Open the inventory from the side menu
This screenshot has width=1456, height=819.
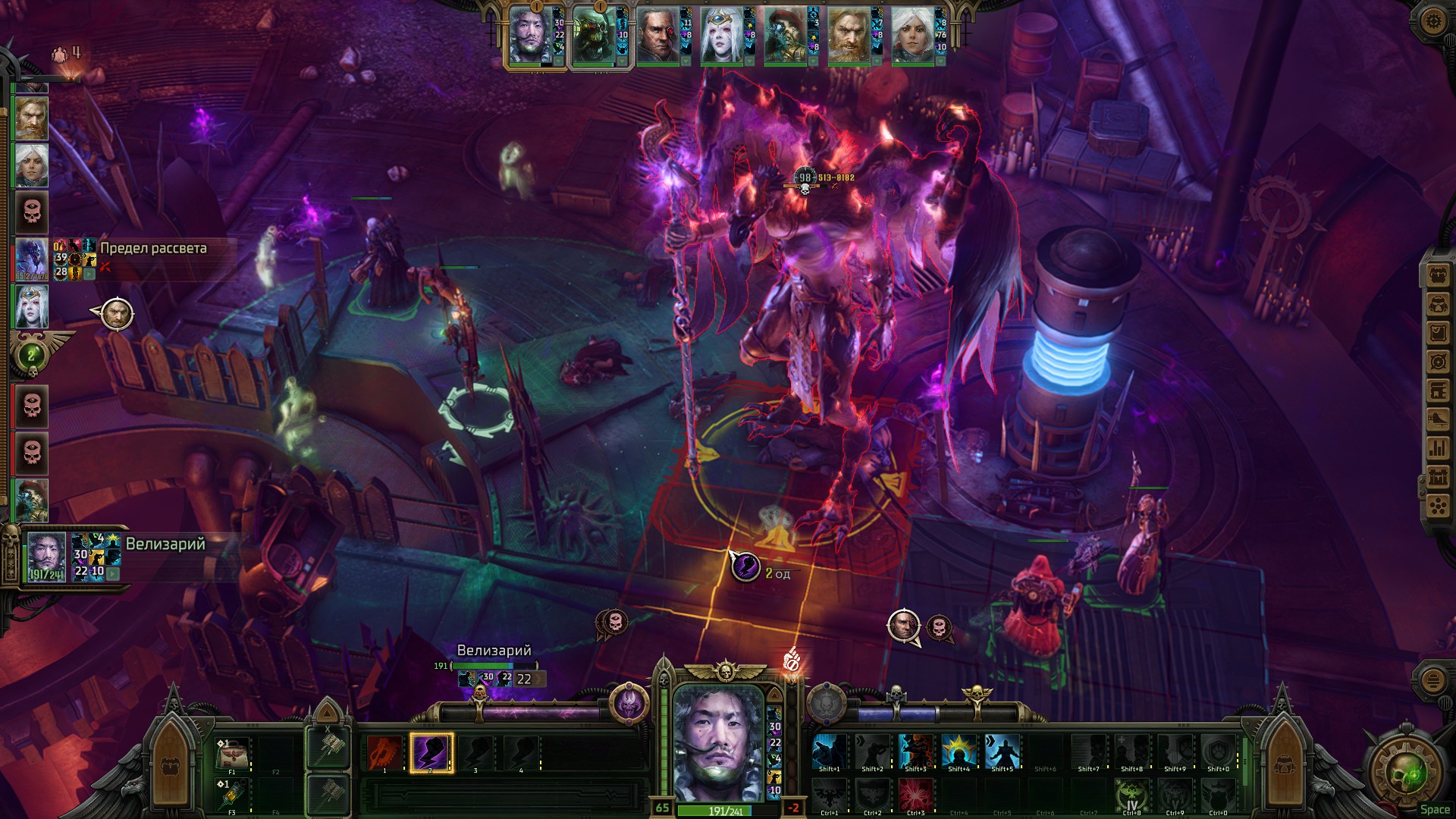1438,275
